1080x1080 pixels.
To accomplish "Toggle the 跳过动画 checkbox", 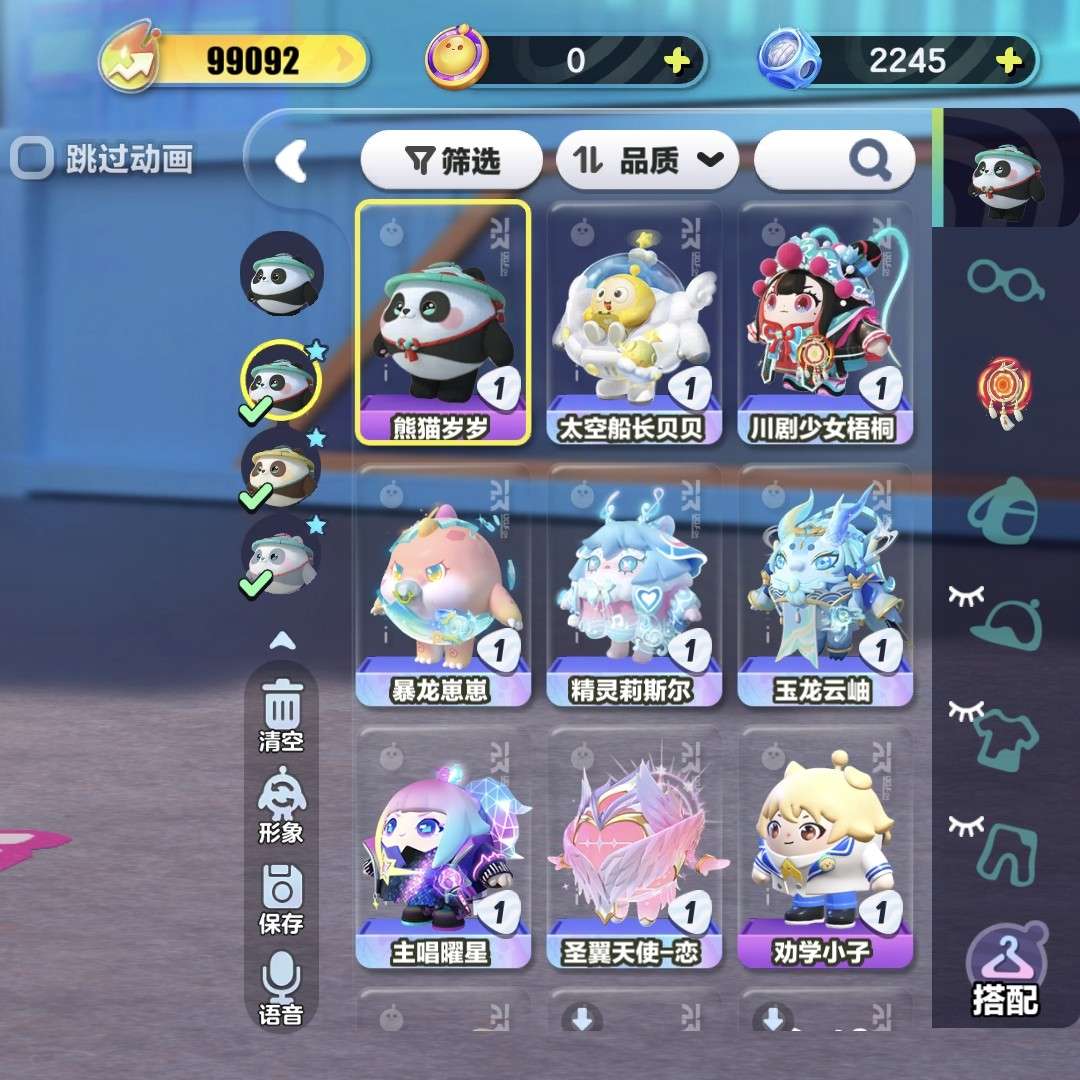I will click(31, 158).
